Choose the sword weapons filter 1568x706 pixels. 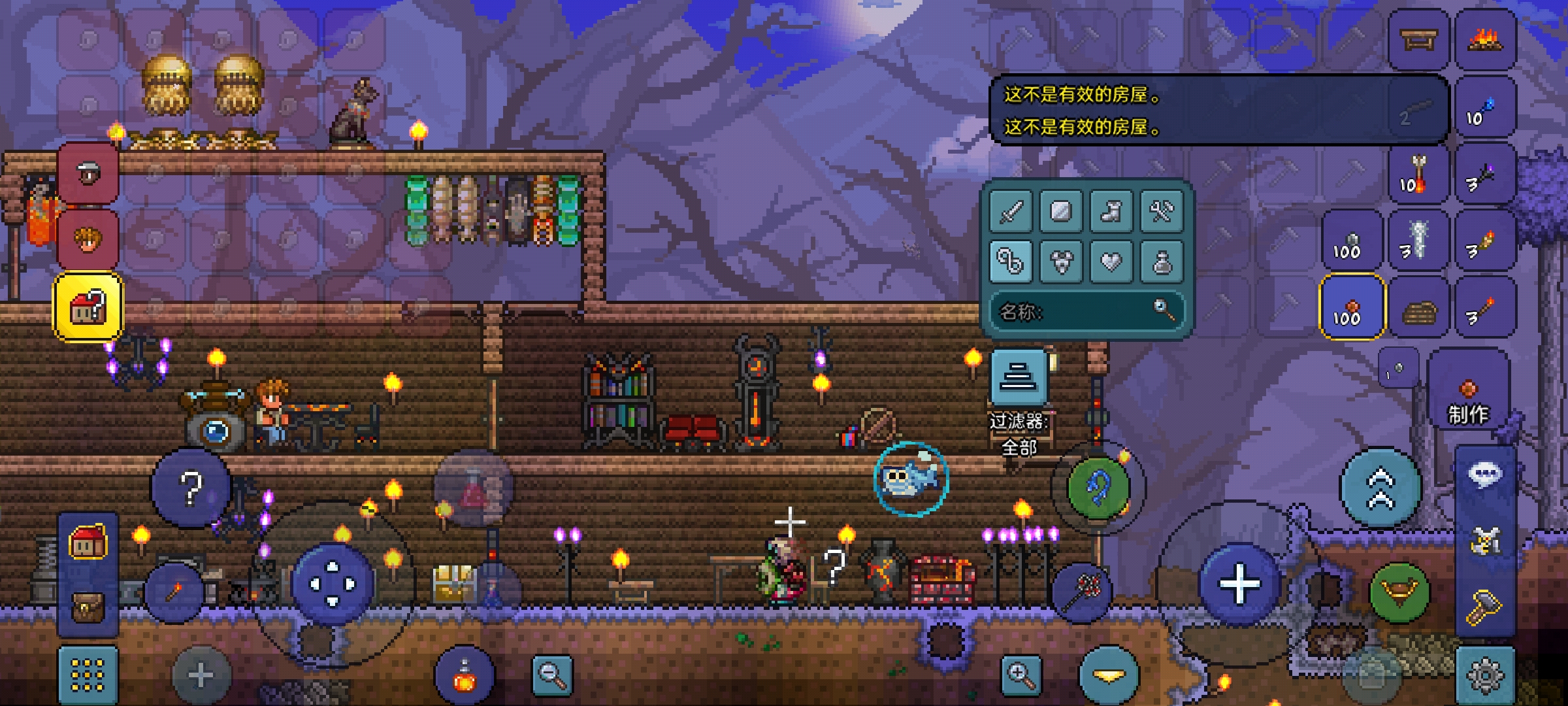(x=1011, y=212)
